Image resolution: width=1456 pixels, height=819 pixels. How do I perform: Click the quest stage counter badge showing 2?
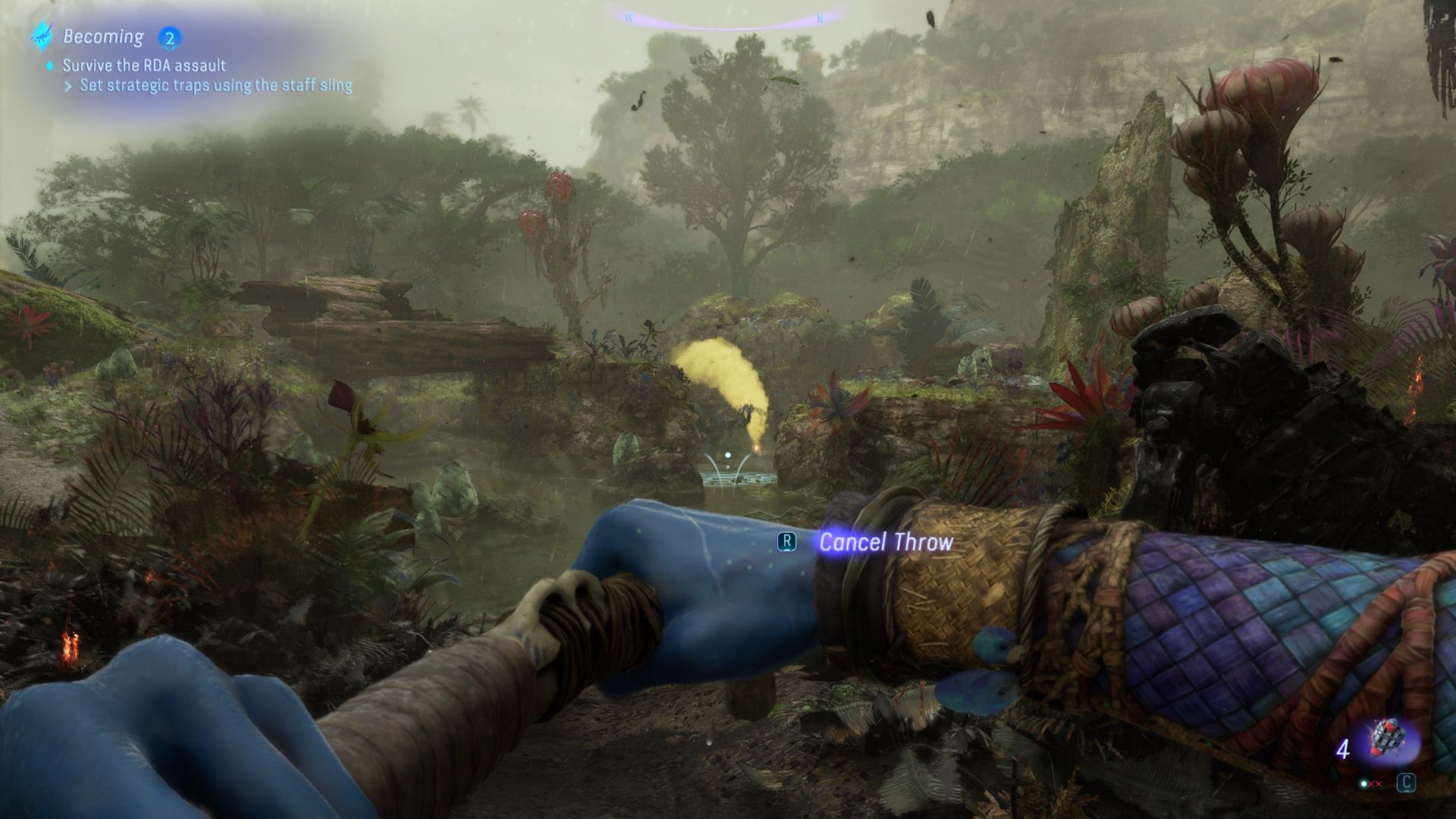168,38
